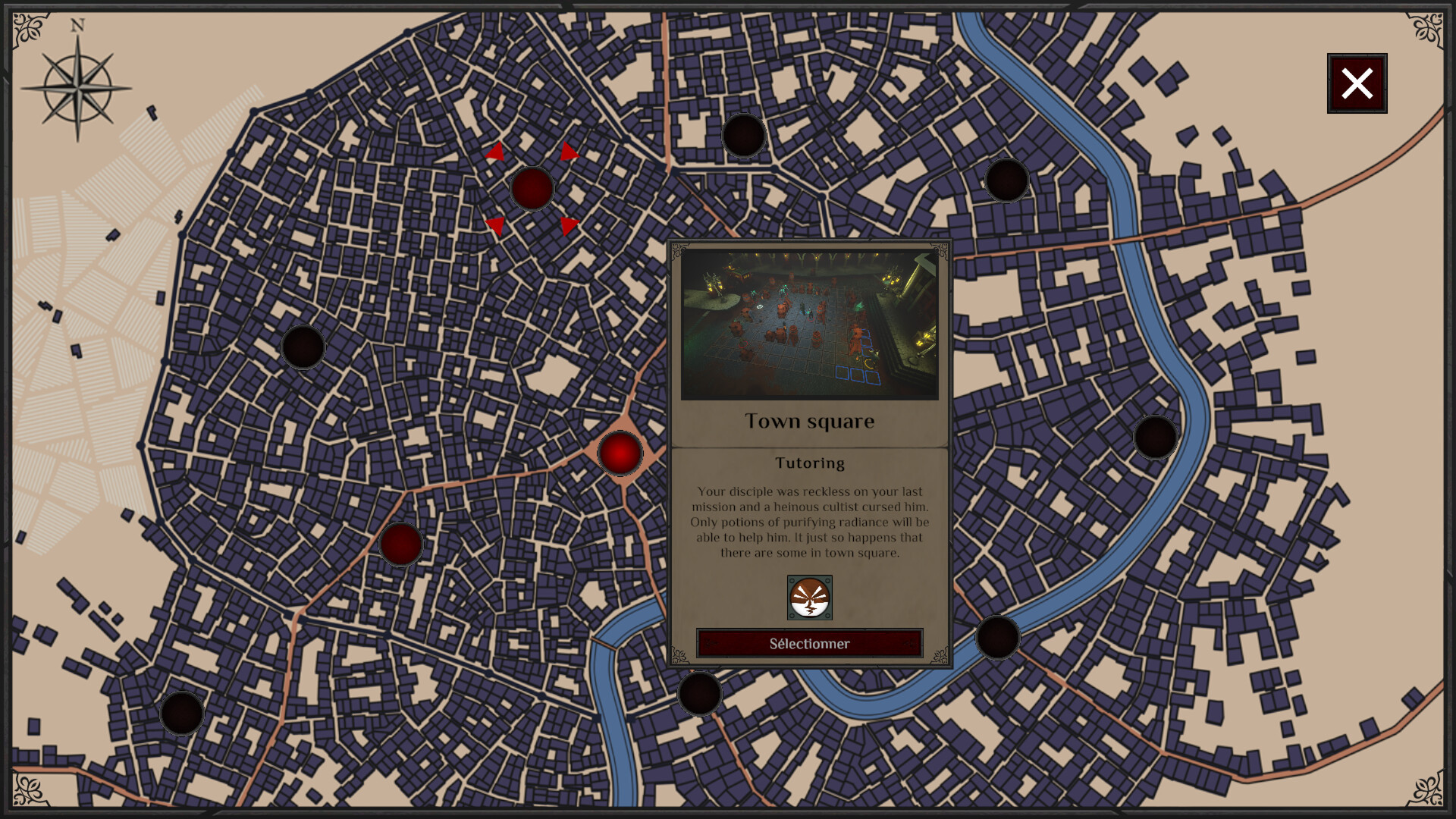Close the city map screen
The image size is (1456, 819).
[1357, 83]
